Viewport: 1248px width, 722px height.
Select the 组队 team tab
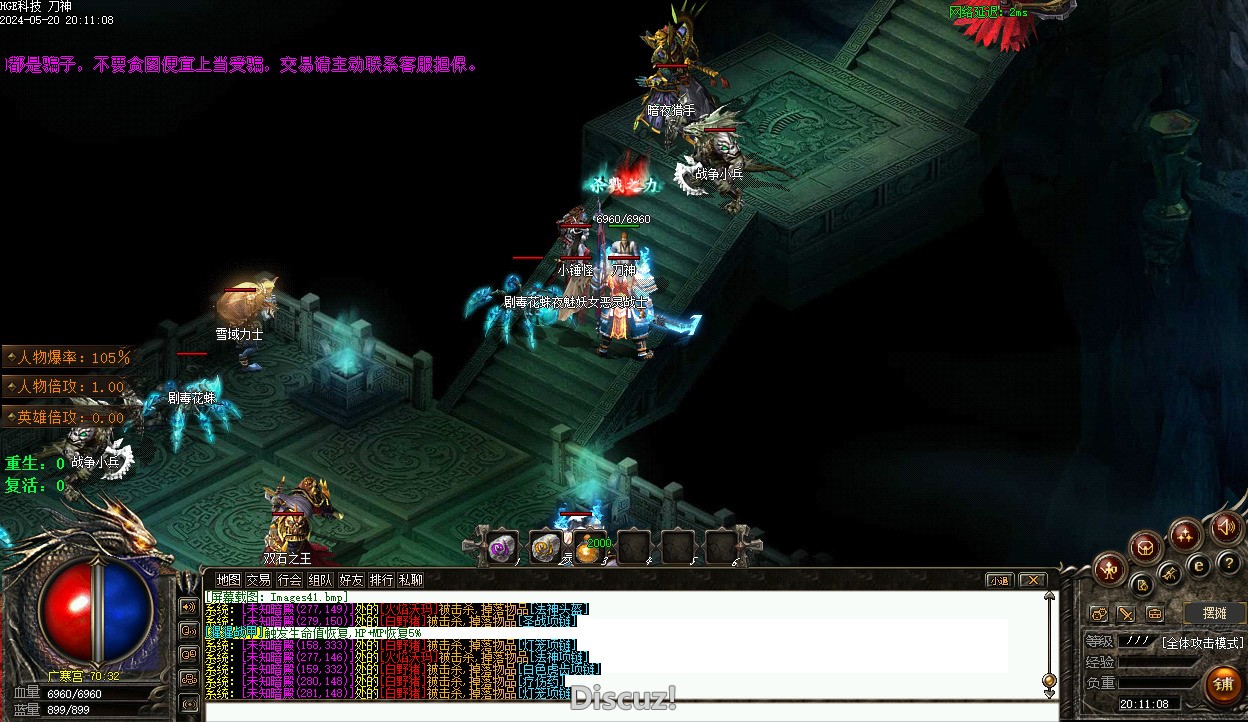(x=320, y=579)
